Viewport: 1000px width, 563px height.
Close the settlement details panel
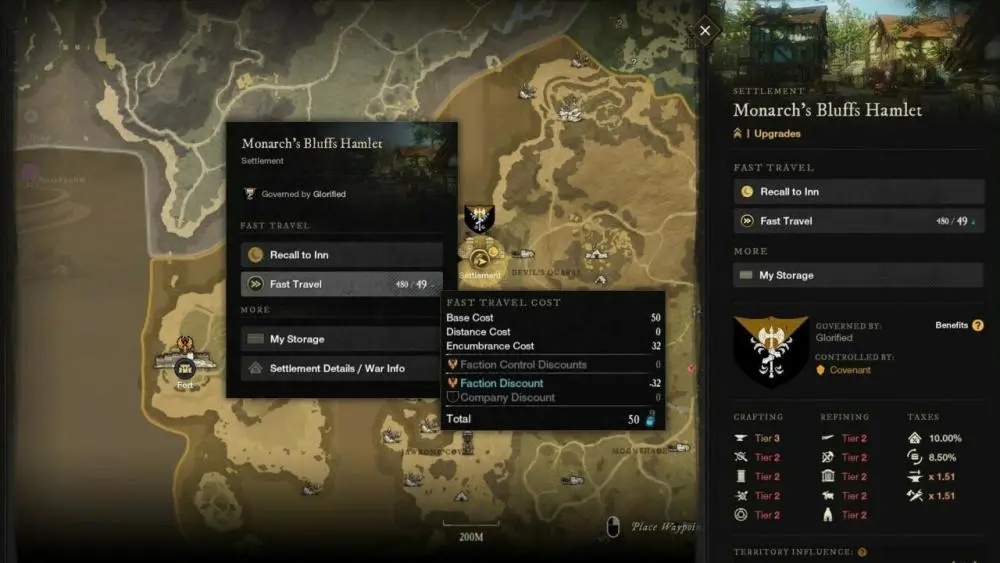point(705,31)
